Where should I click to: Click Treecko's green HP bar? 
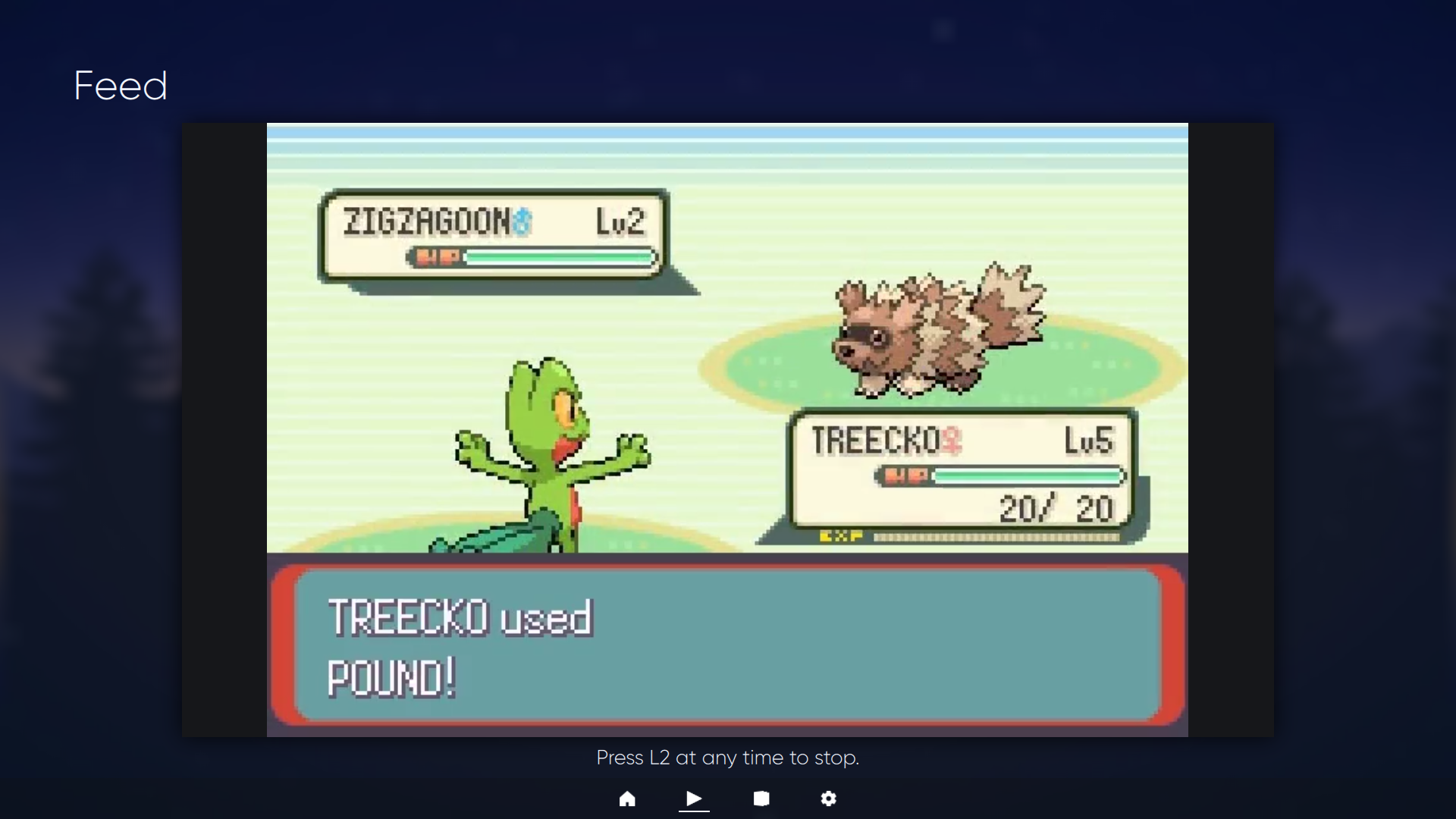[x=1028, y=476]
